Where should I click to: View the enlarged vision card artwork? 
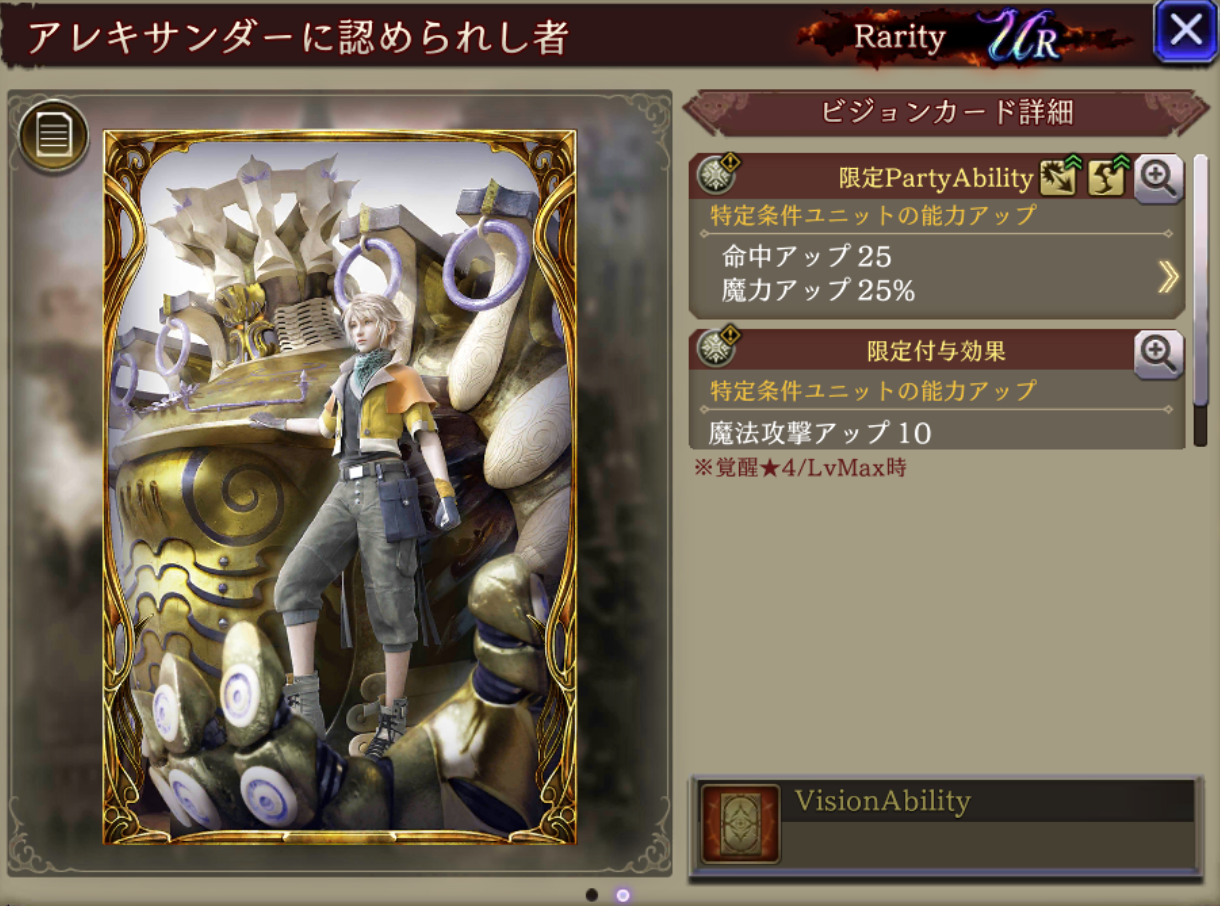(x=340, y=487)
